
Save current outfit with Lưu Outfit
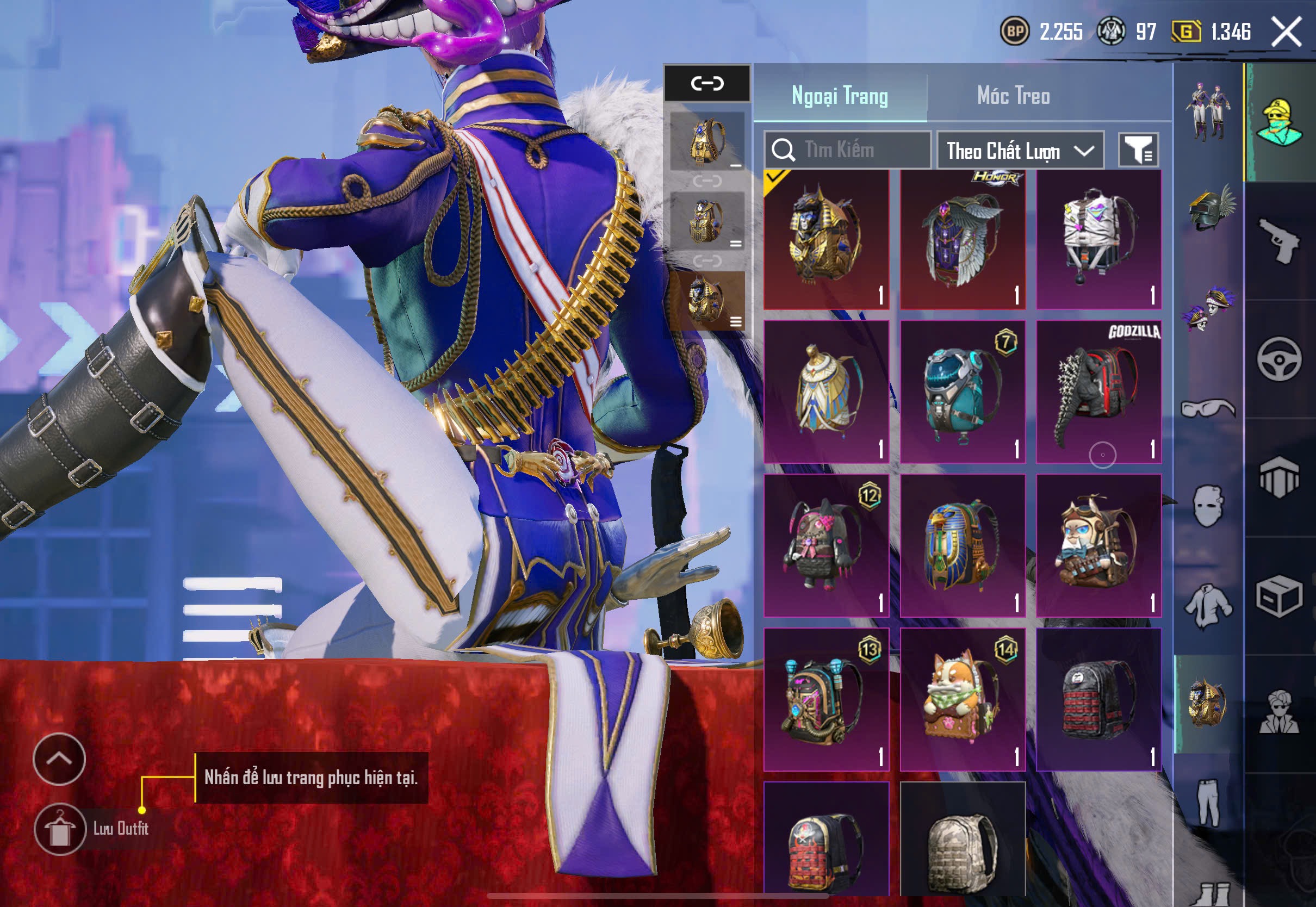[x=60, y=829]
